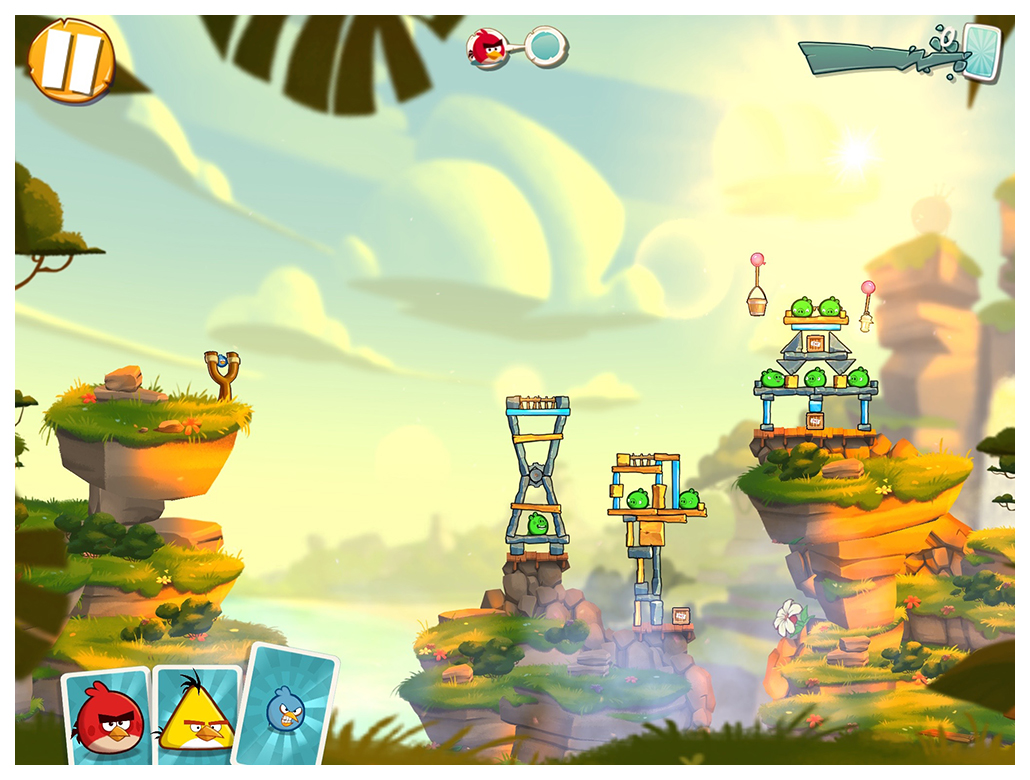Tap the card on the destruction meter
1030x780 pixels.
[980, 52]
